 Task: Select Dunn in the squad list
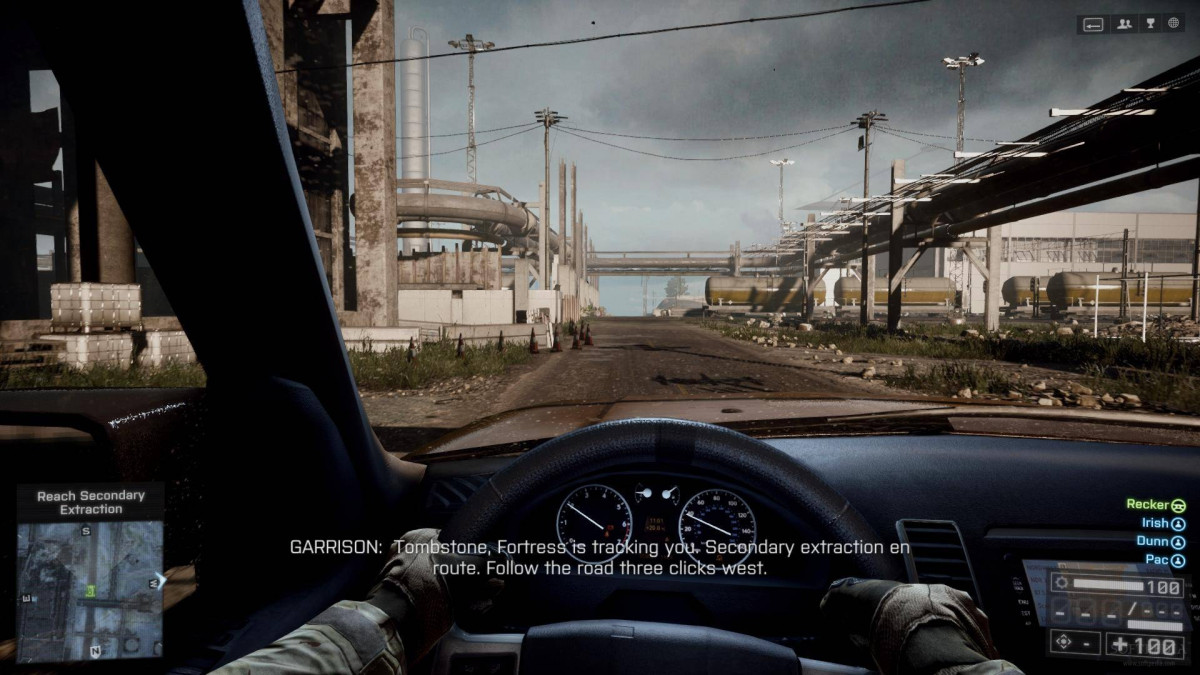1160,542
